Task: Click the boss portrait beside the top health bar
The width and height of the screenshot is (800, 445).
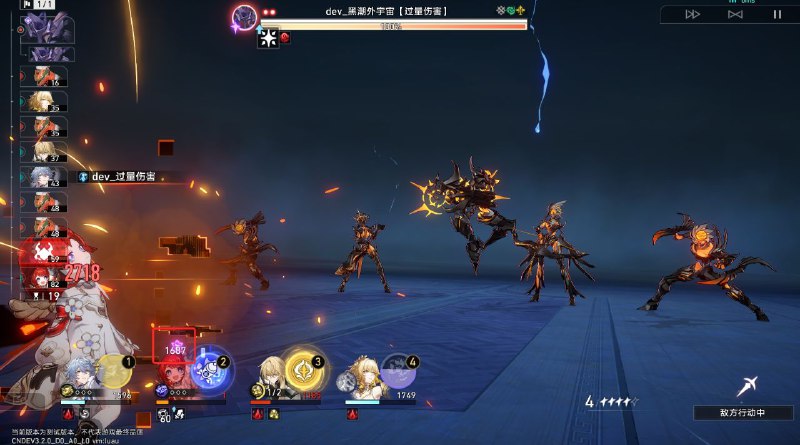Action: point(244,16)
